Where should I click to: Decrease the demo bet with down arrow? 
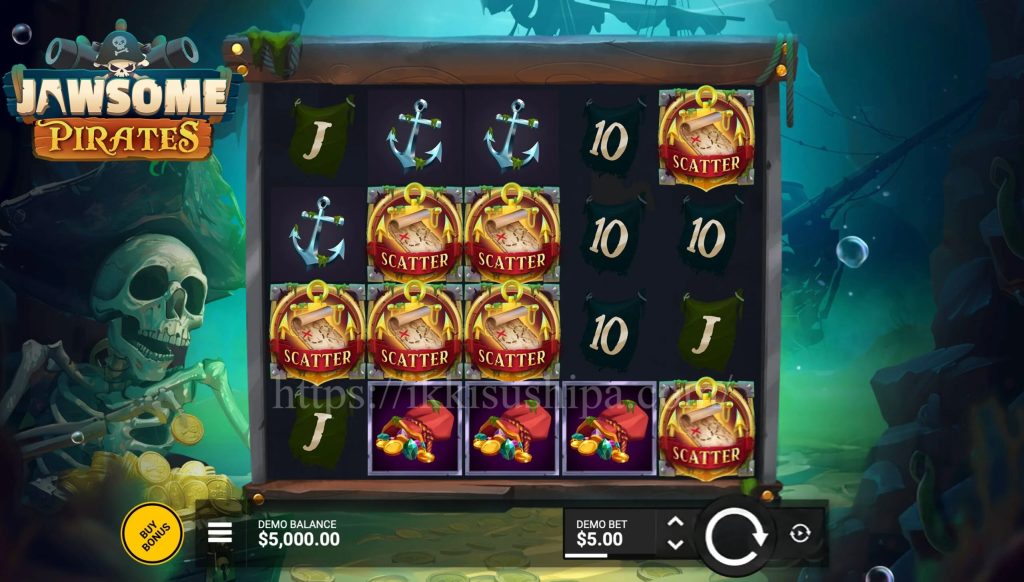click(675, 544)
